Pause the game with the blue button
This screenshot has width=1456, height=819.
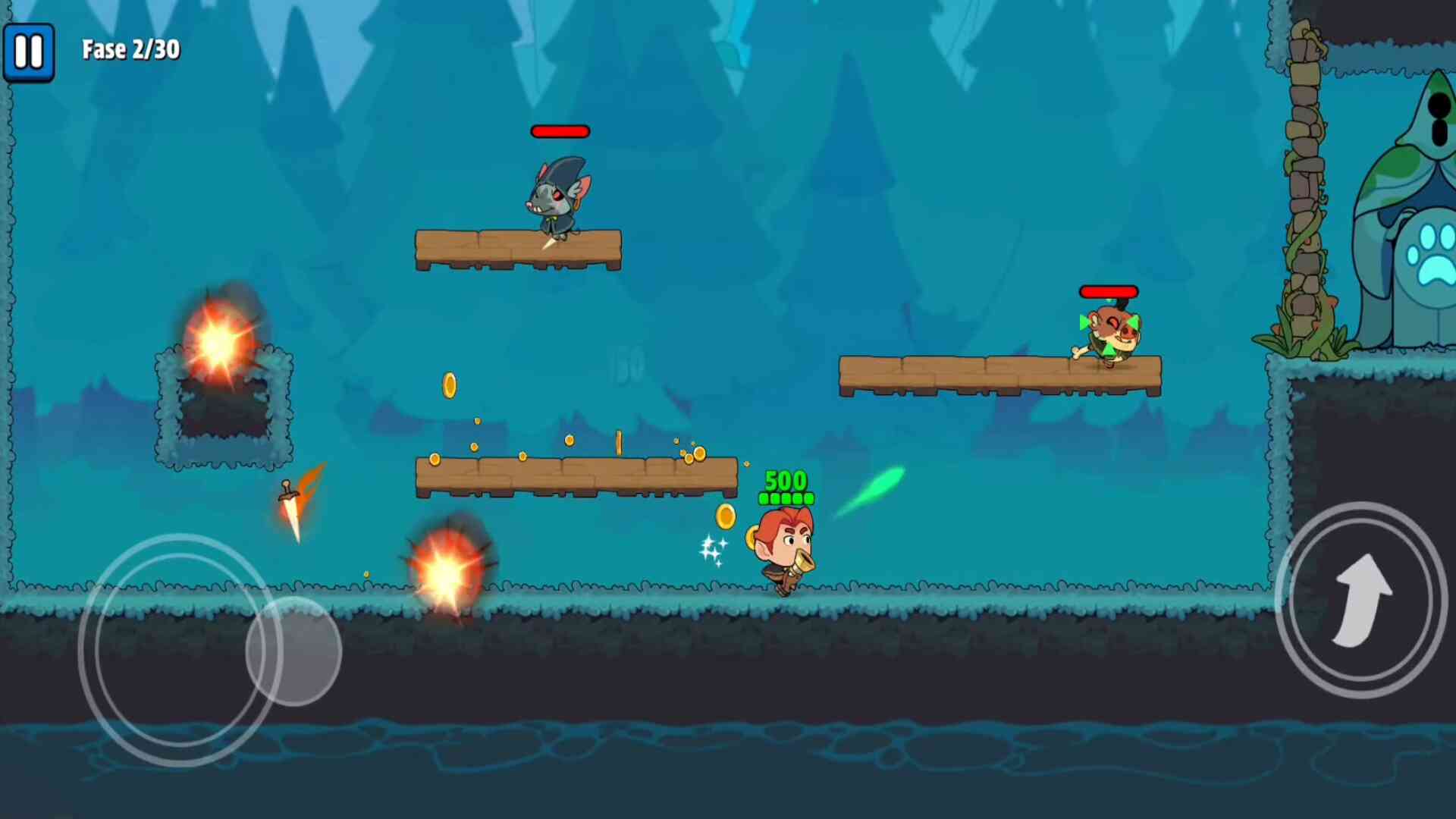tap(29, 52)
